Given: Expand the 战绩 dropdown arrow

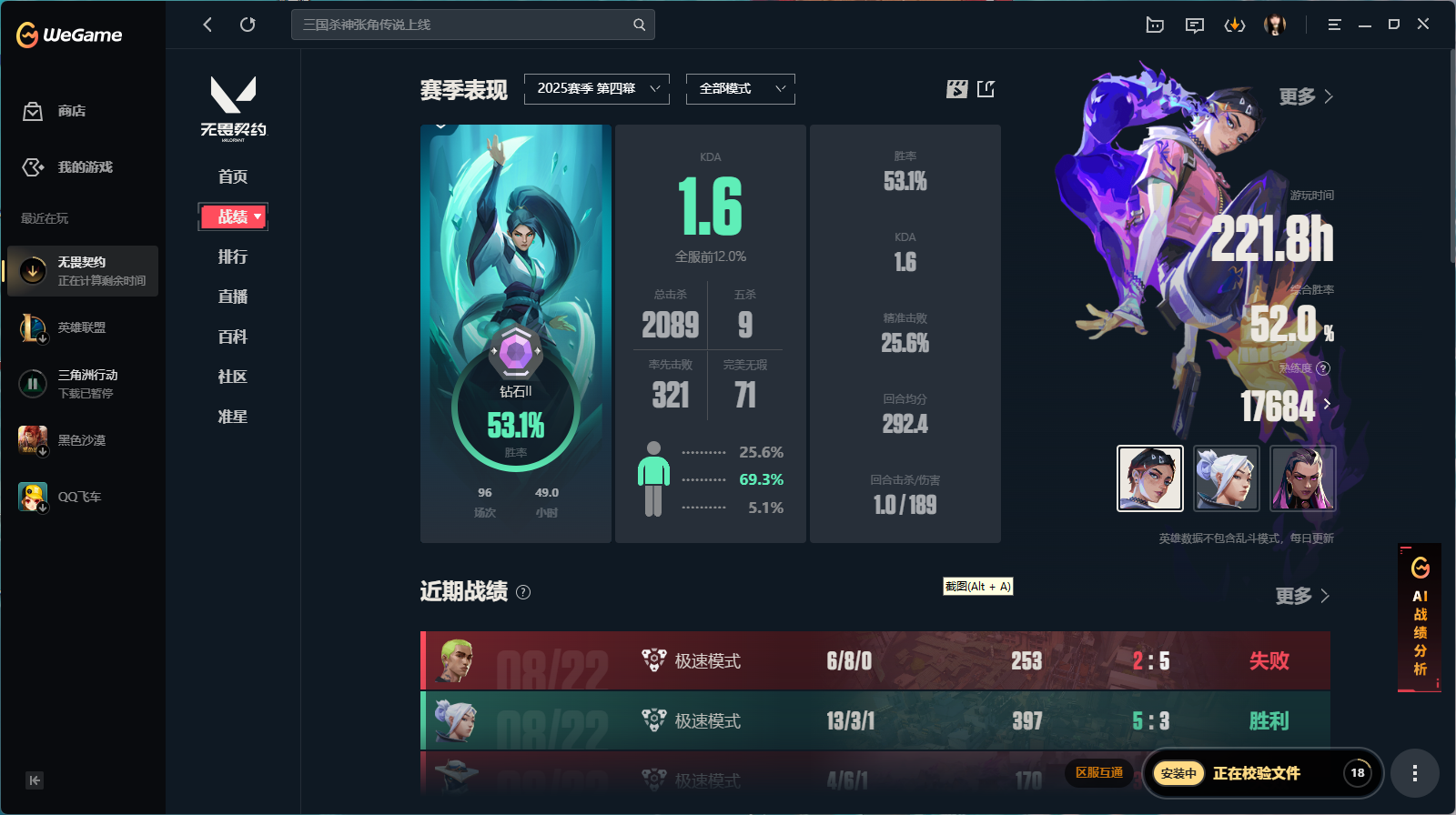Looking at the screenshot, I should [x=258, y=216].
